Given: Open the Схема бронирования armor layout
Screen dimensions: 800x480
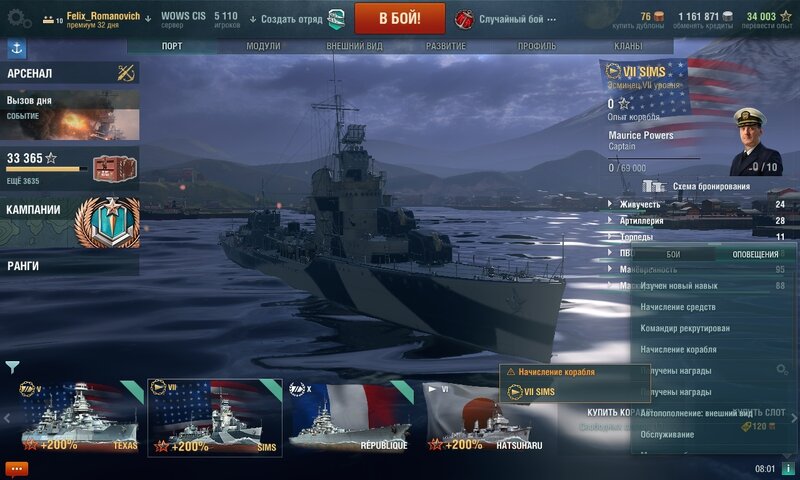Looking at the screenshot, I should 709,186.
